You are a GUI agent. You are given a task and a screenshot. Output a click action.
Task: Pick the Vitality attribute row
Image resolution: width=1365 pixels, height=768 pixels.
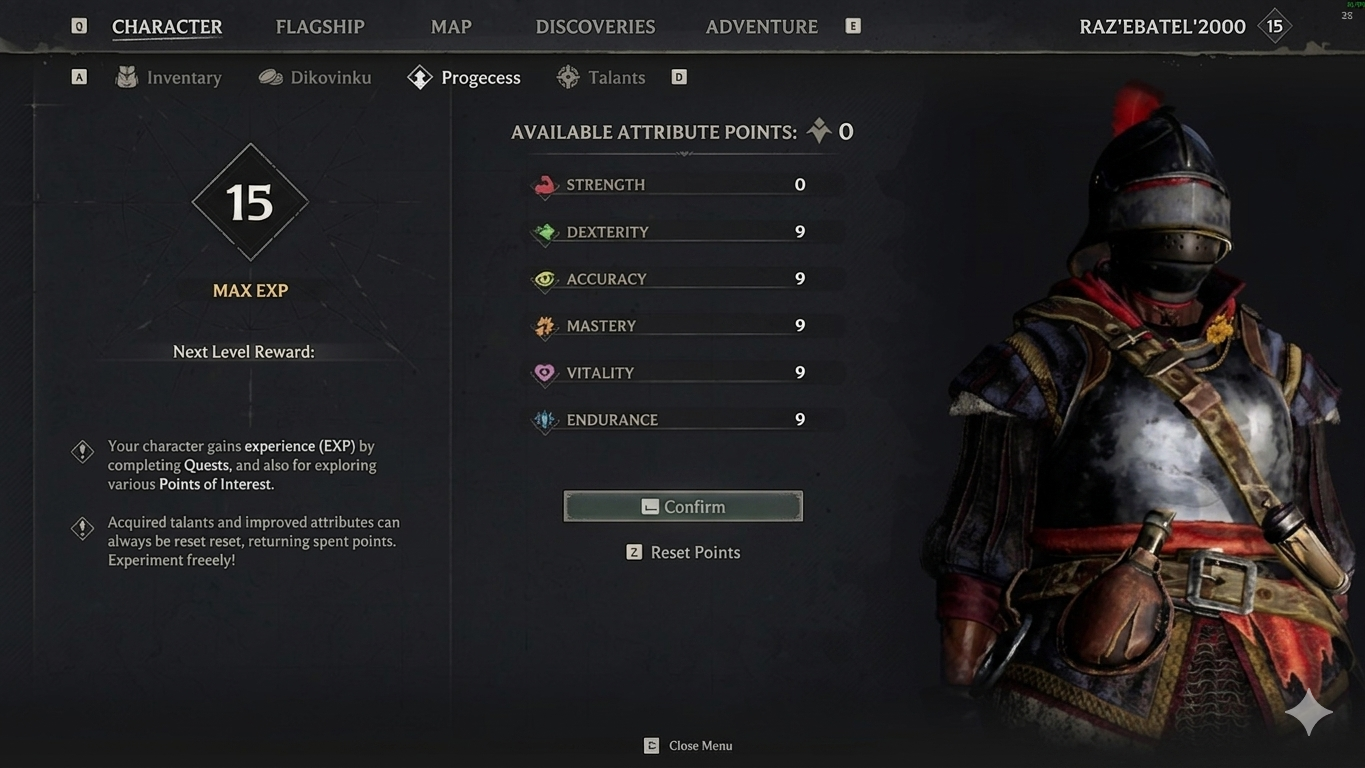point(685,373)
